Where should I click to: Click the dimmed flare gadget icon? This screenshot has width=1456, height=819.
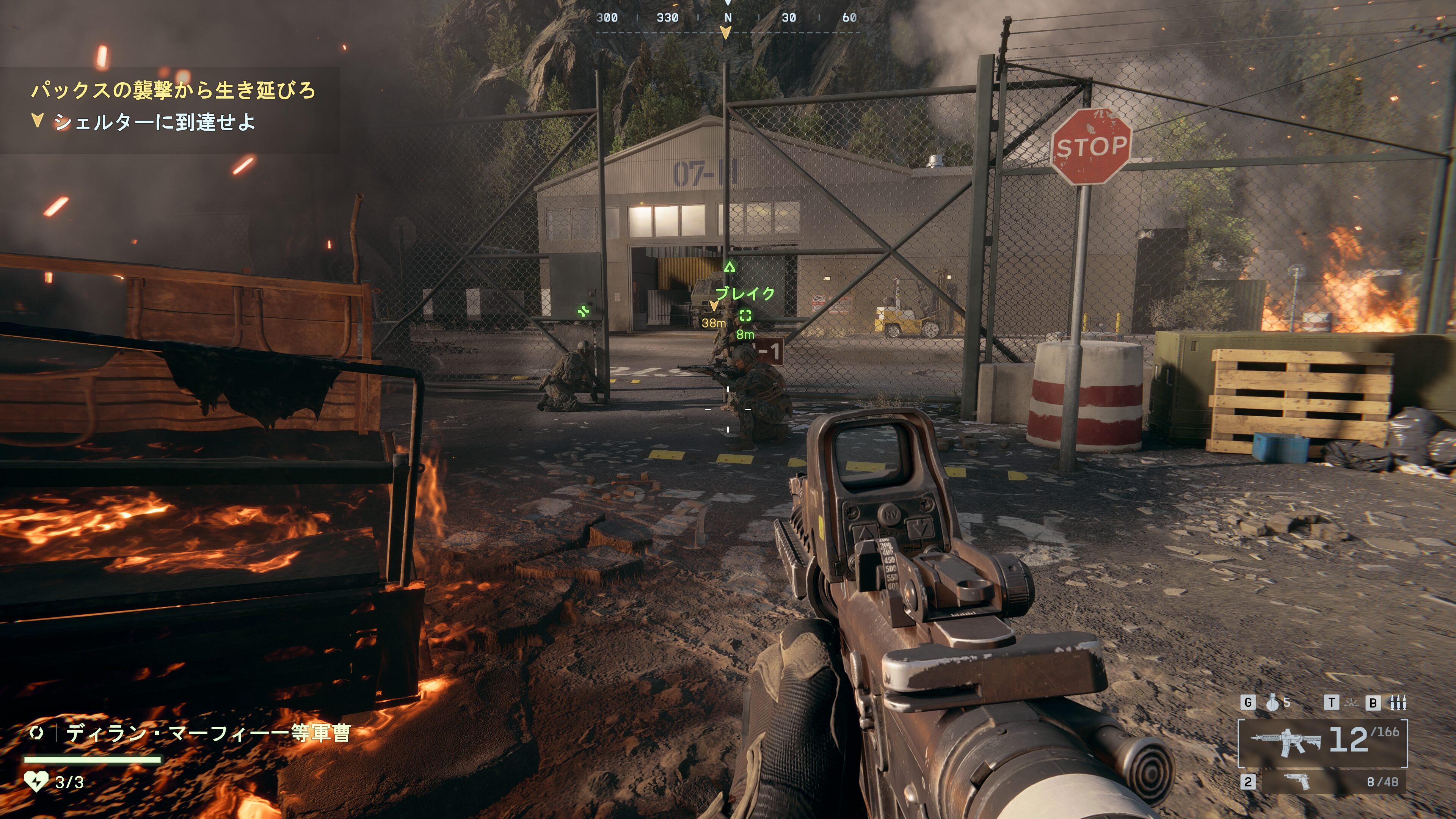click(x=1351, y=703)
